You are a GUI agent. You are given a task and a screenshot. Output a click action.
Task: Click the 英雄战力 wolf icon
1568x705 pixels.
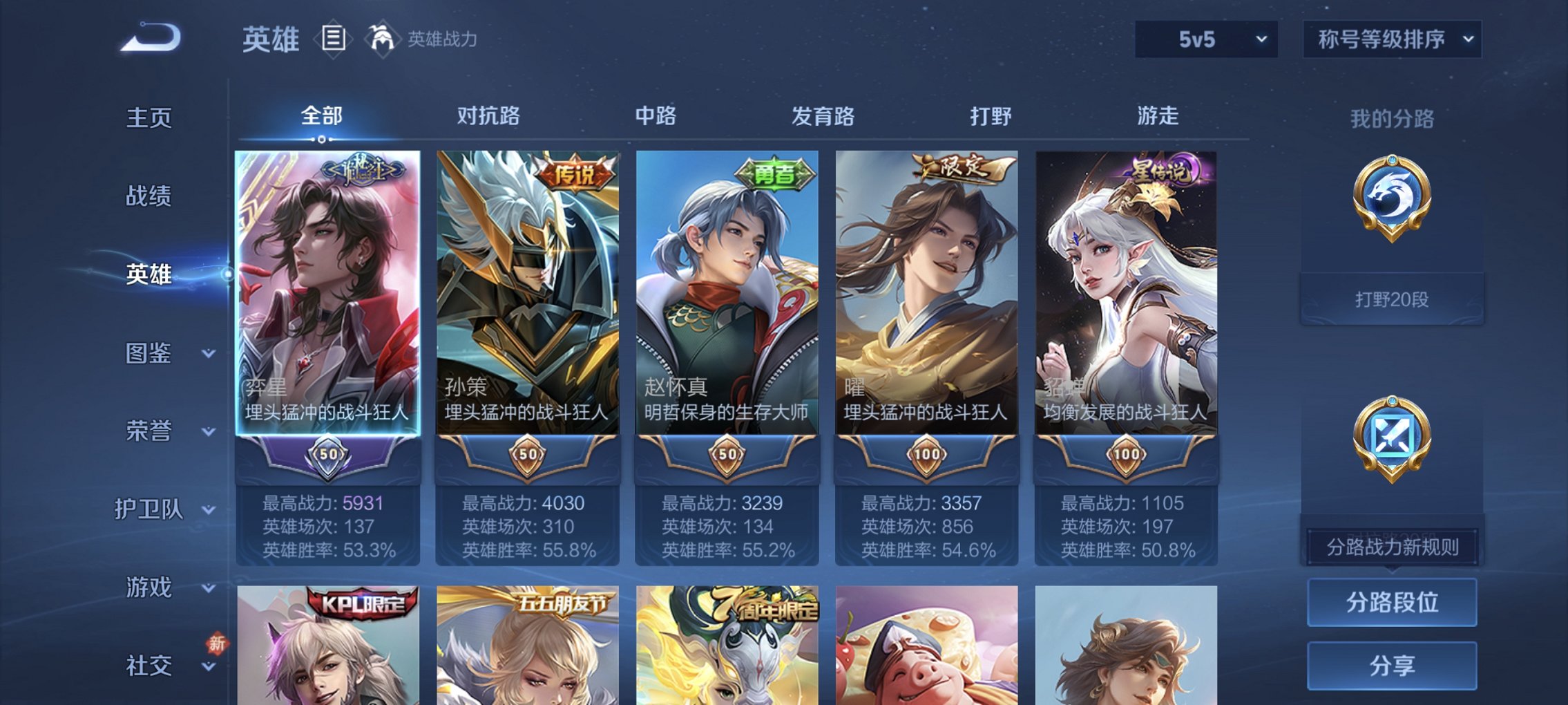pos(381,38)
